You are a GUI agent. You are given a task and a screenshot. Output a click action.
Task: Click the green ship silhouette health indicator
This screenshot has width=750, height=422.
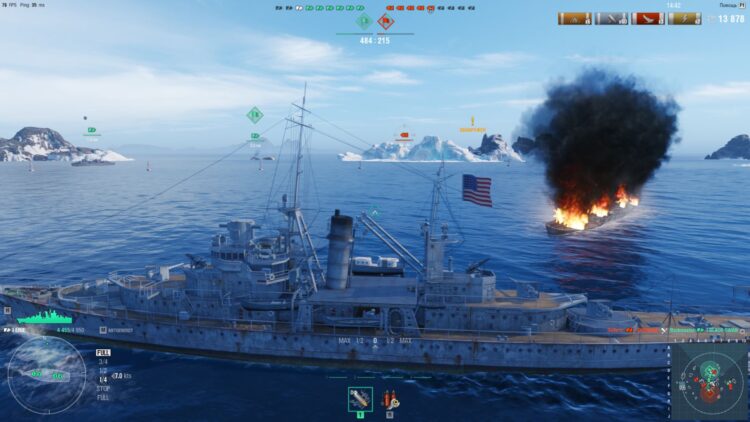(45, 318)
